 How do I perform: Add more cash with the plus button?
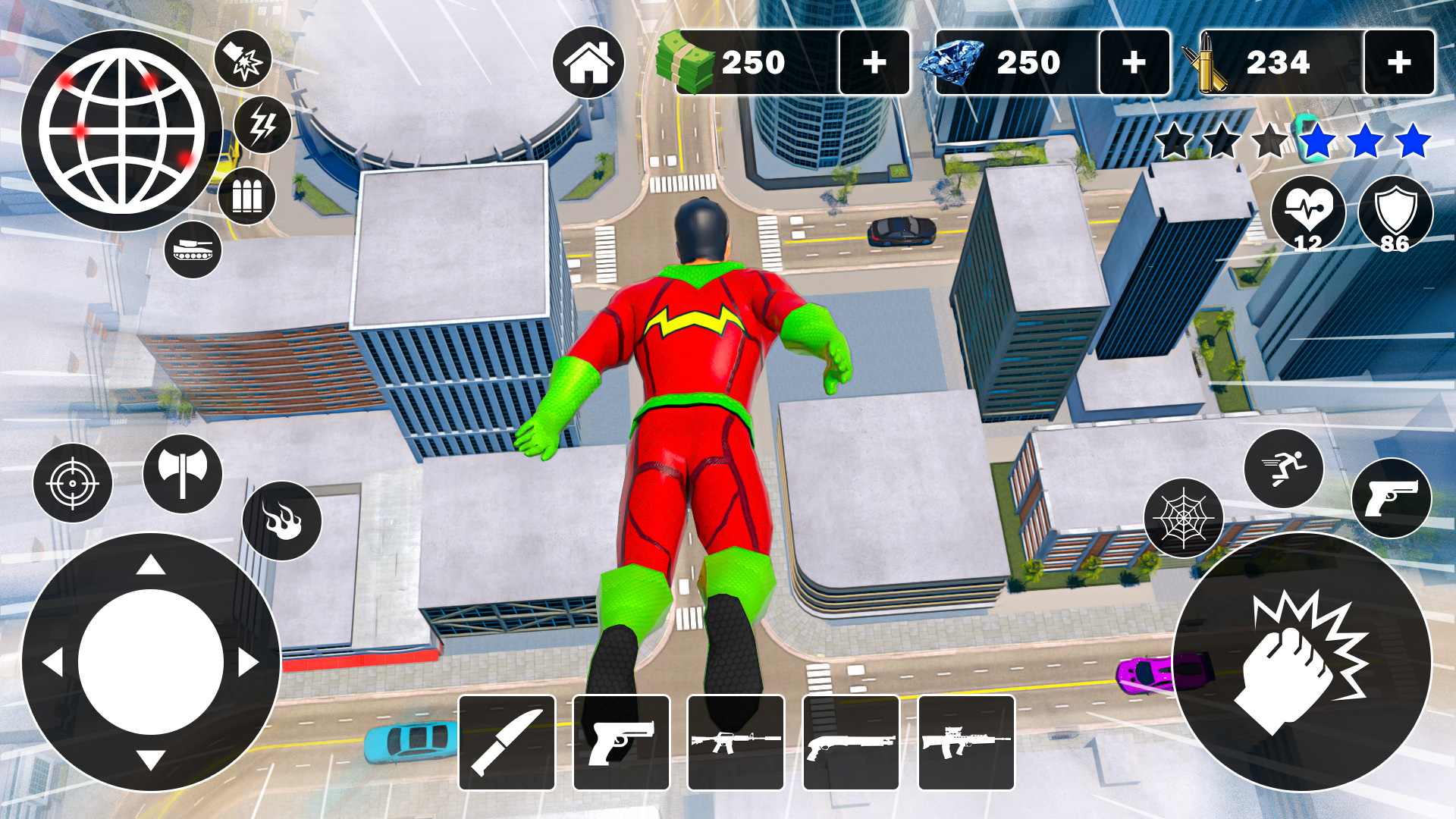pos(876,62)
